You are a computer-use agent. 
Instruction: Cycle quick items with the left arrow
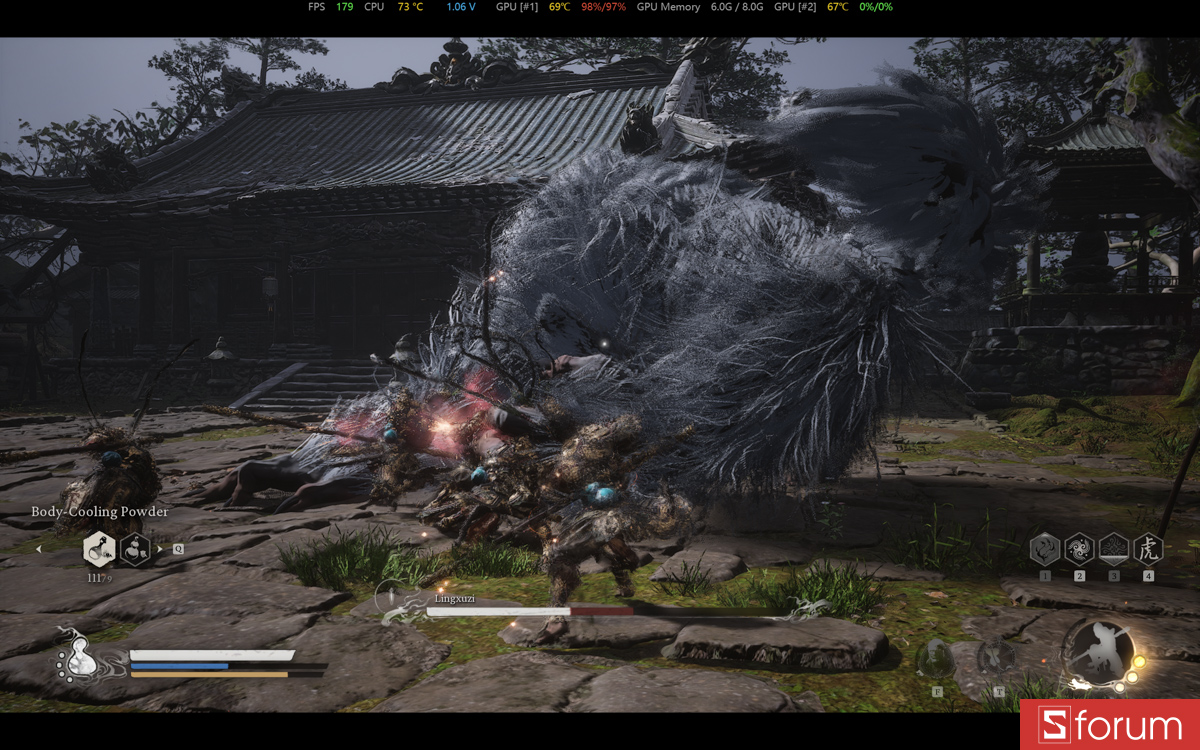(x=39, y=548)
